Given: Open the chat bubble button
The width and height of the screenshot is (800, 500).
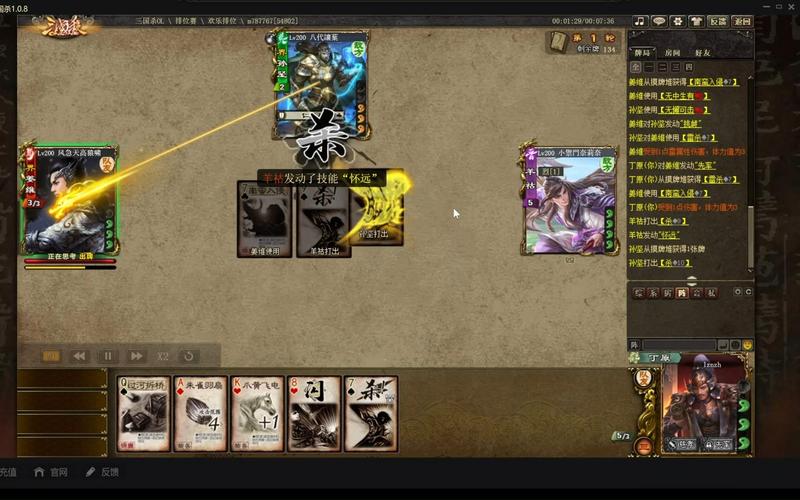Looking at the screenshot, I should (x=659, y=21).
